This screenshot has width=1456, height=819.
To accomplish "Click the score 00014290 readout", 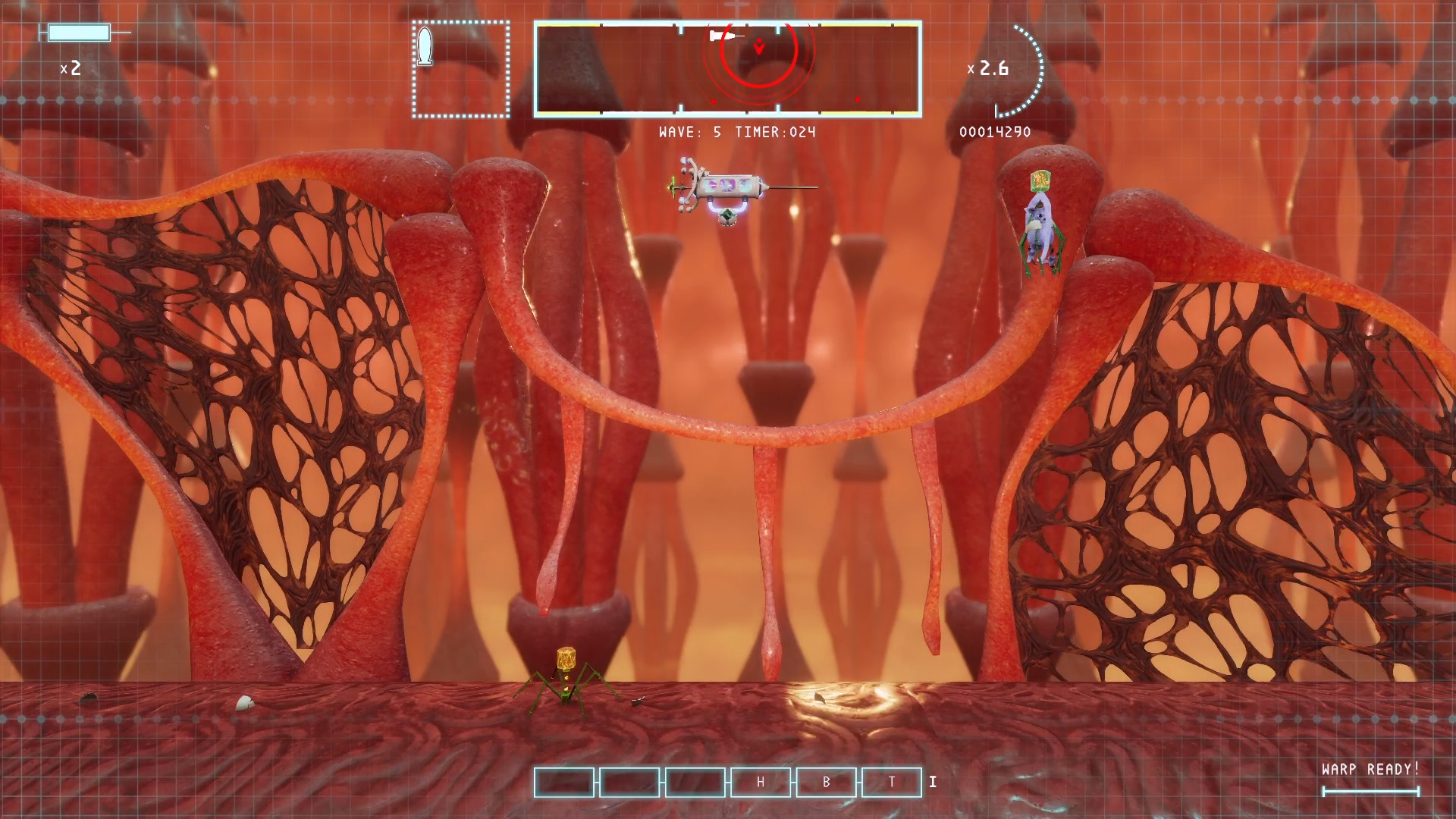I will coord(996,131).
